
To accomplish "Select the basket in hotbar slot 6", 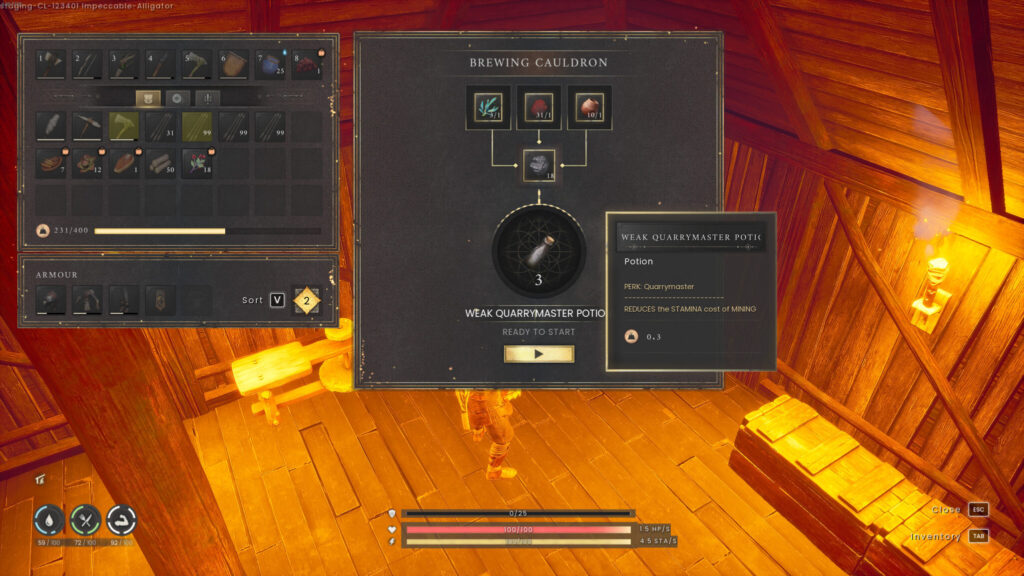I will [234, 65].
